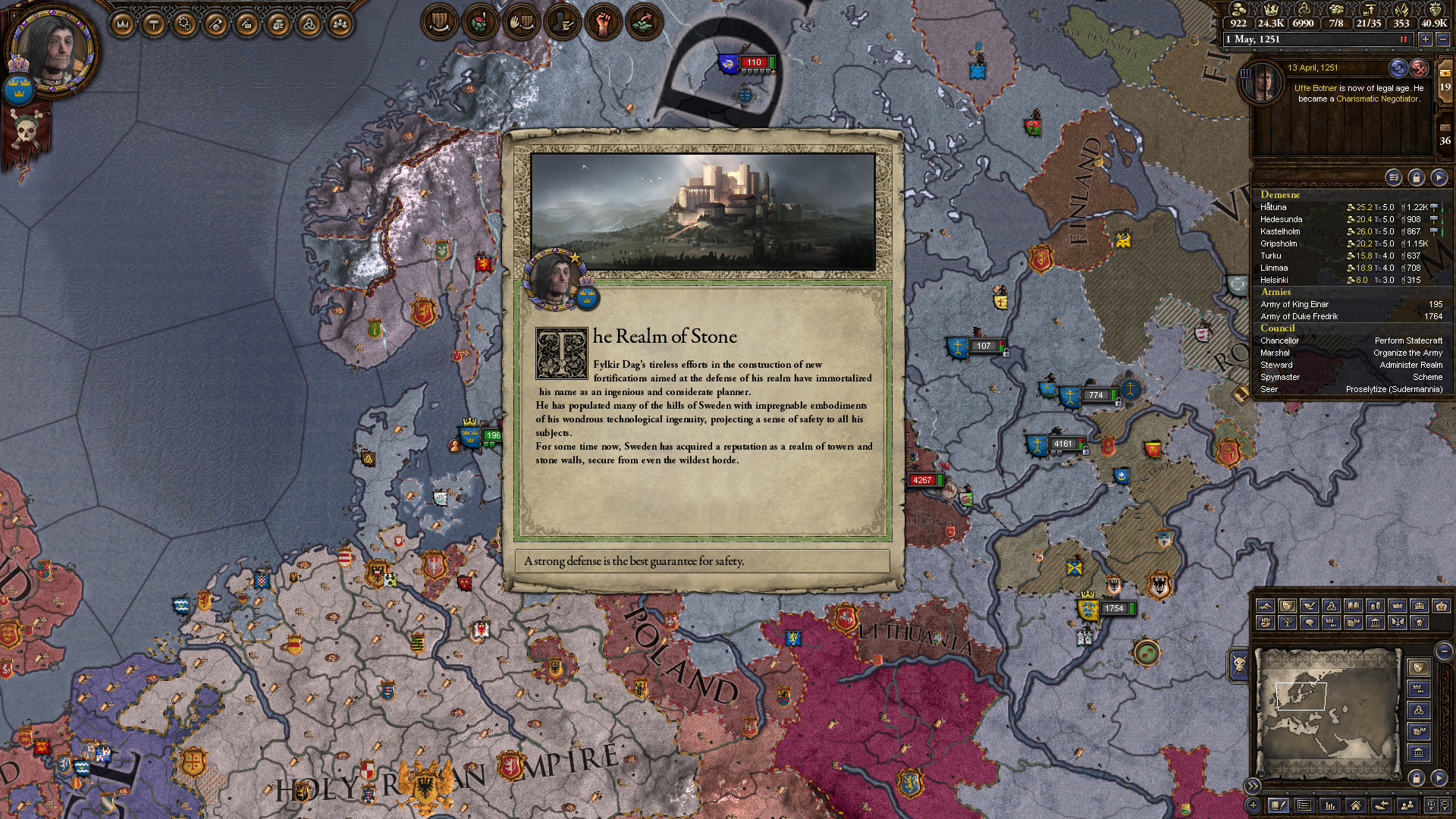Open the Chancellor council row
The height and width of the screenshot is (819, 1456).
tap(1350, 340)
